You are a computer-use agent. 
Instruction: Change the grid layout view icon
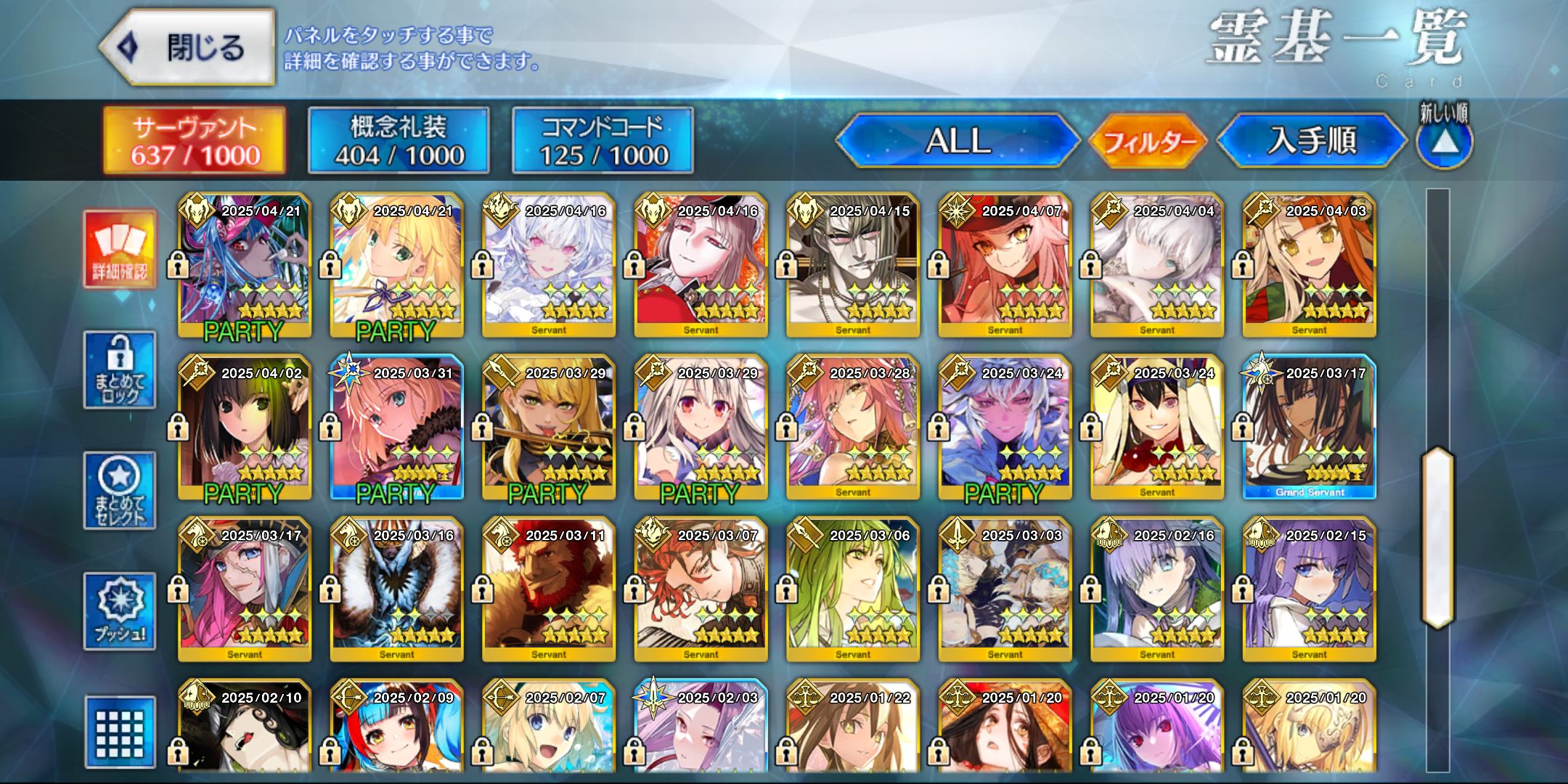tap(120, 732)
